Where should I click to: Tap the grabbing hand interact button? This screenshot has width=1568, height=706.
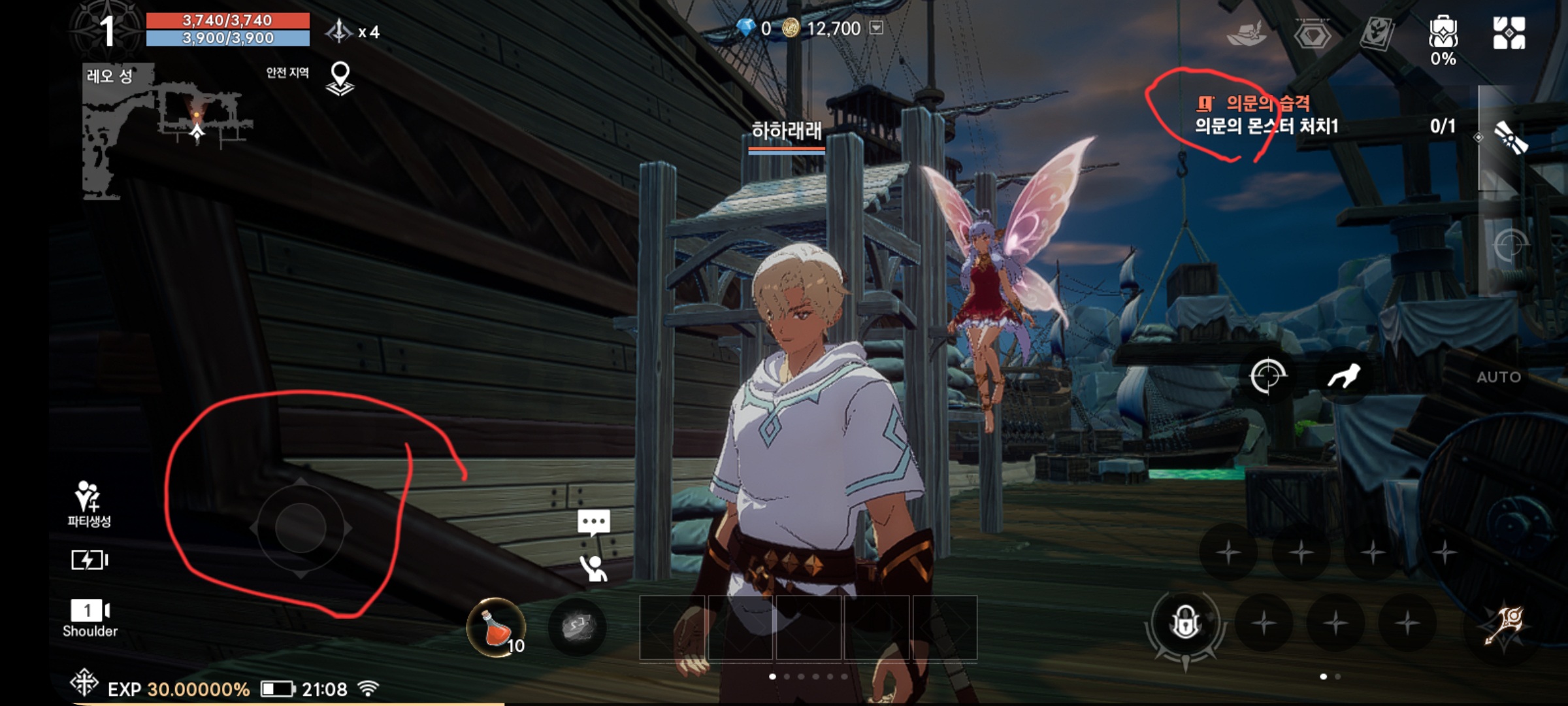[x=1344, y=376]
